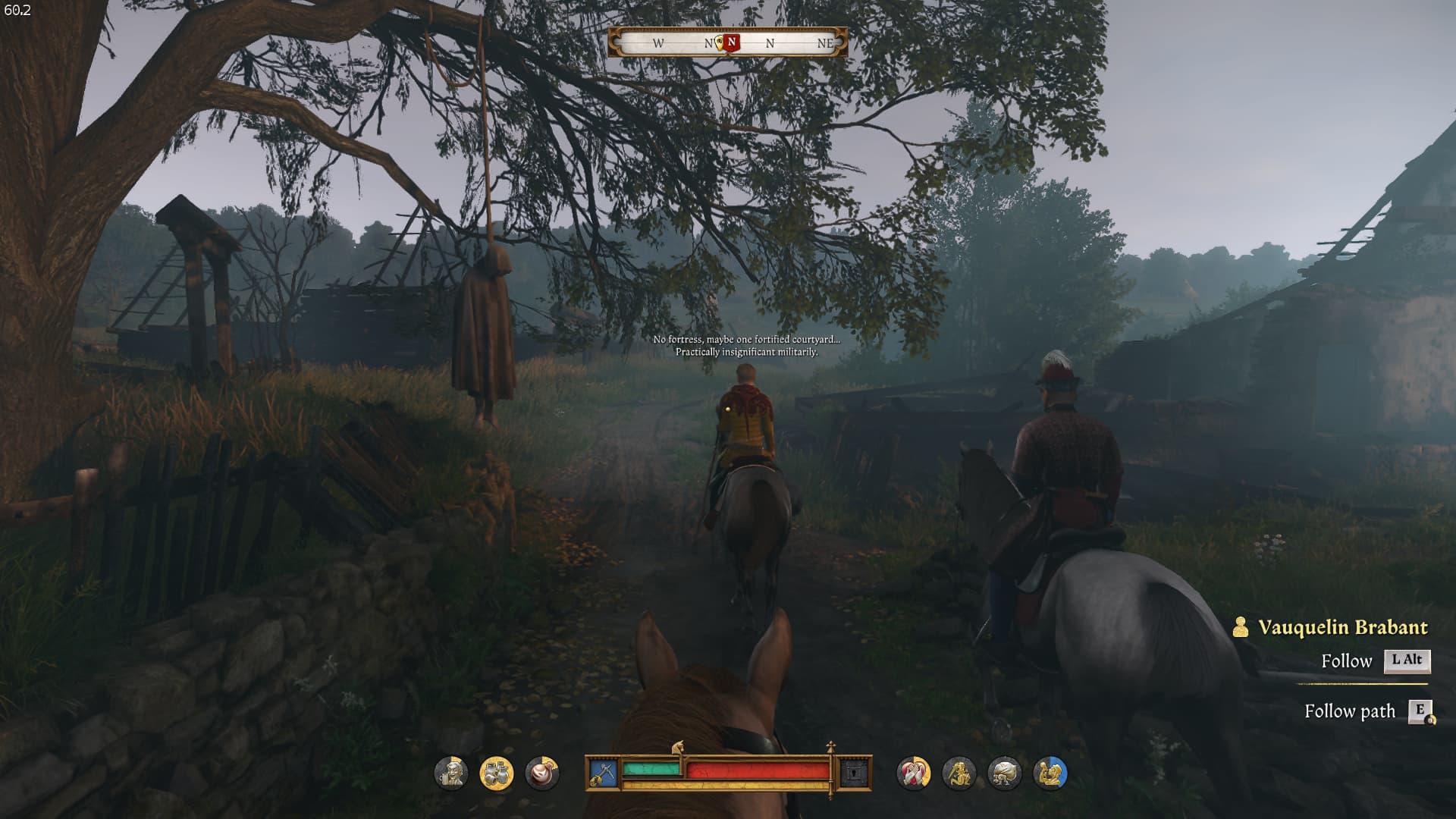Select the golden jars buff icon
The image size is (1456, 819).
tap(497, 773)
